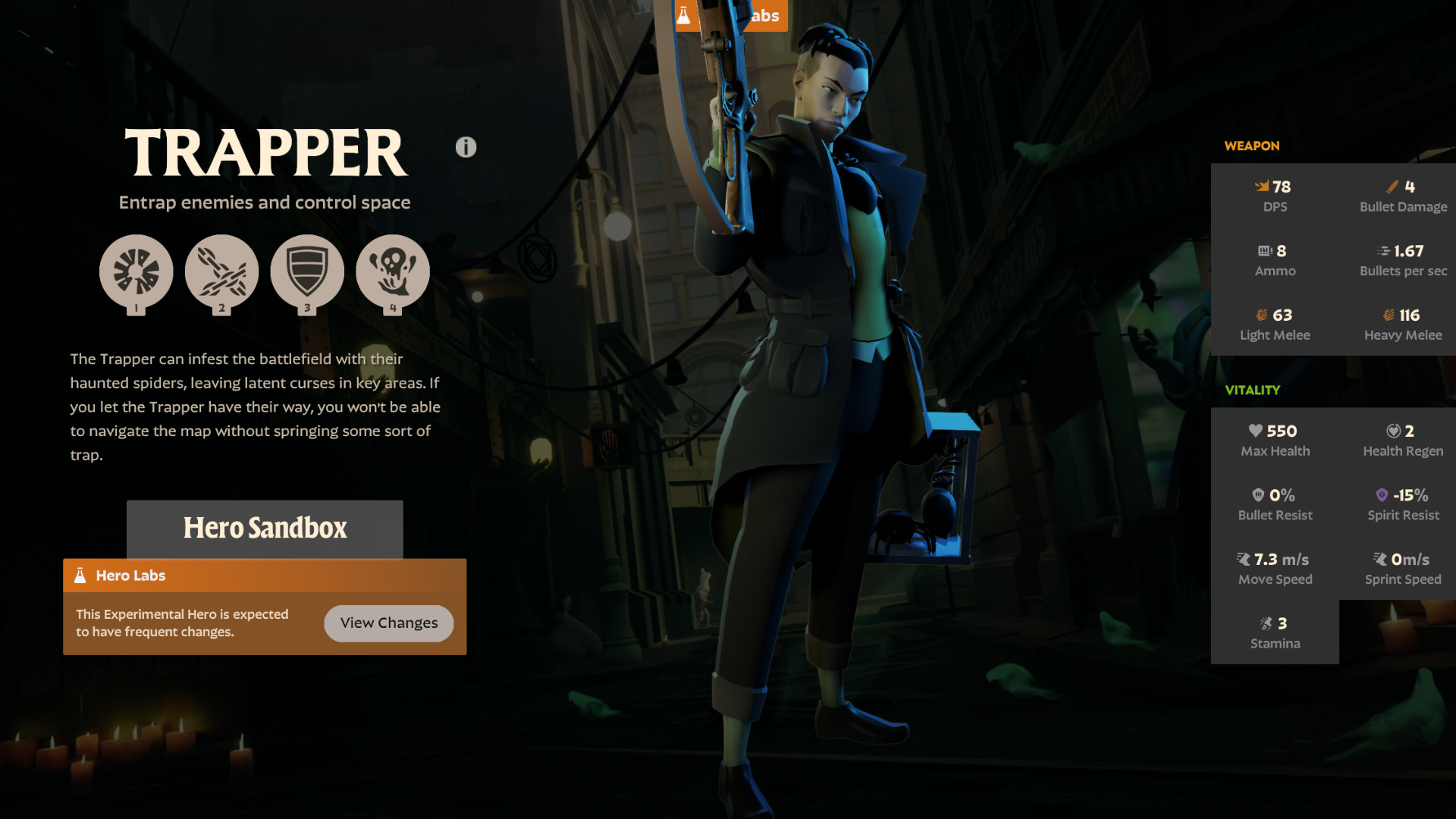The height and width of the screenshot is (819, 1456).
Task: Click the Hero Labs tag at top
Action: [x=766, y=15]
